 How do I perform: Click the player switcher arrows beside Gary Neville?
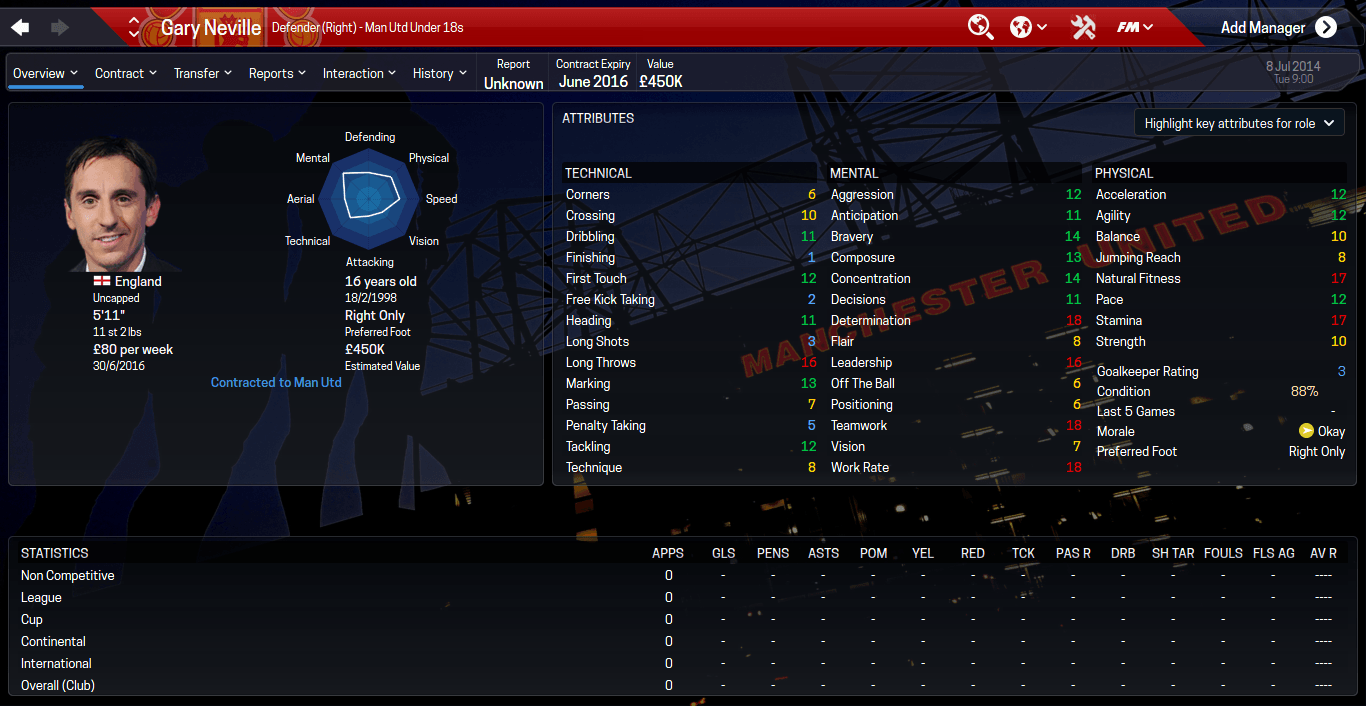(x=134, y=27)
